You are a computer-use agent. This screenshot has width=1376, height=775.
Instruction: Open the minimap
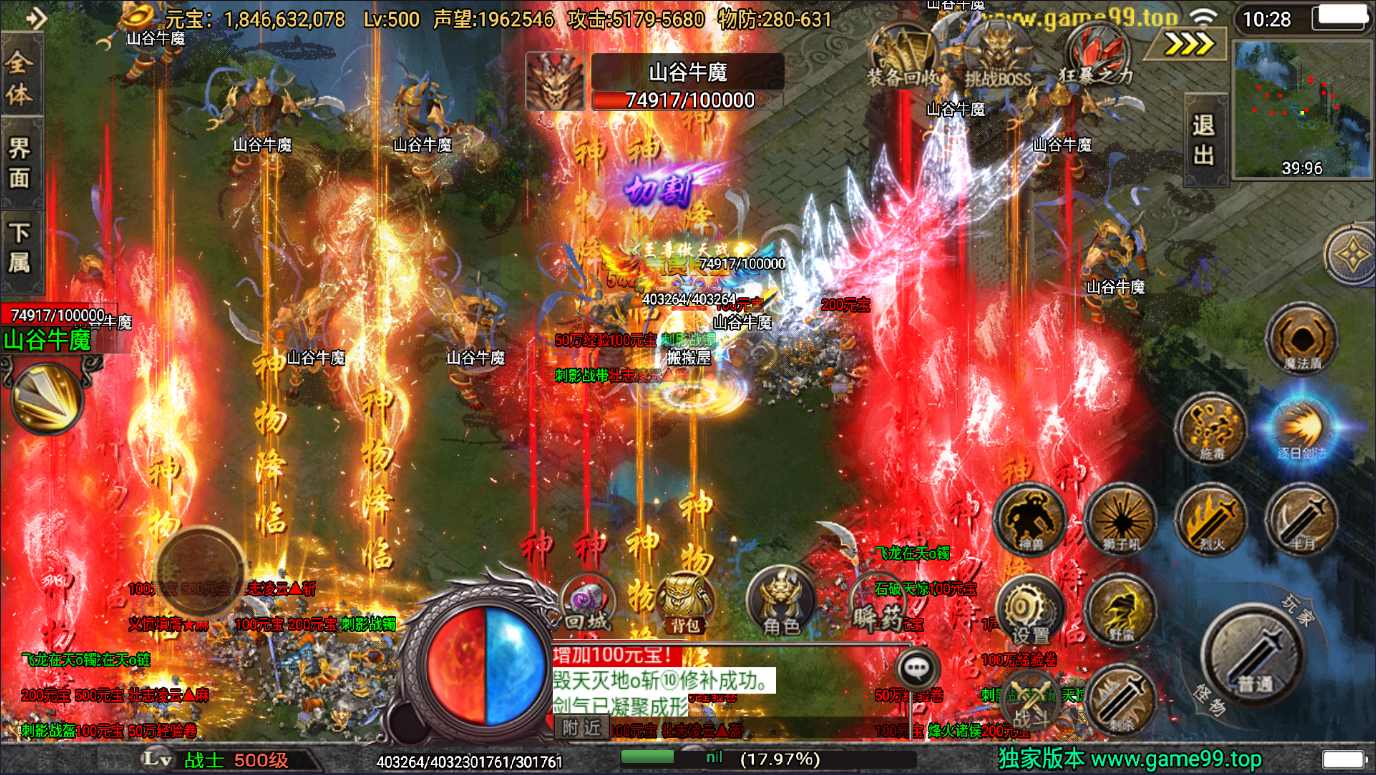[x=1302, y=108]
